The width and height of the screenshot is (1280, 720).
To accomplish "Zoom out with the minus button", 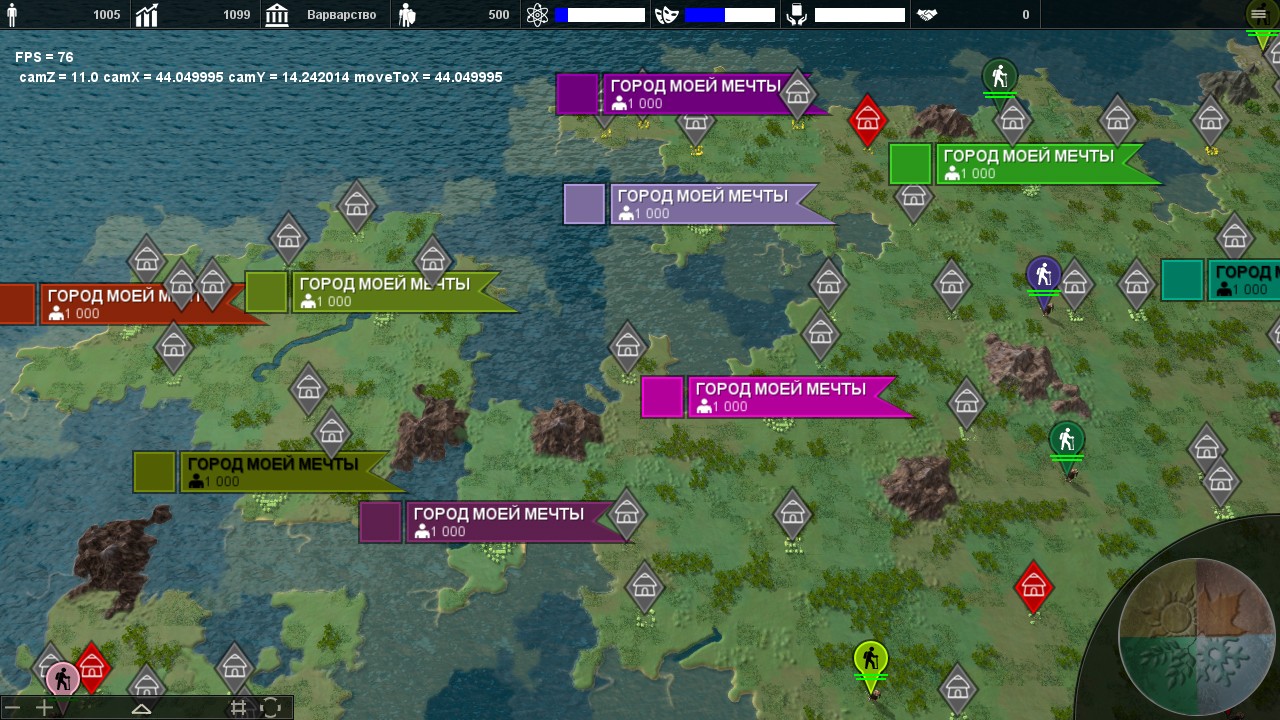I will 13,708.
